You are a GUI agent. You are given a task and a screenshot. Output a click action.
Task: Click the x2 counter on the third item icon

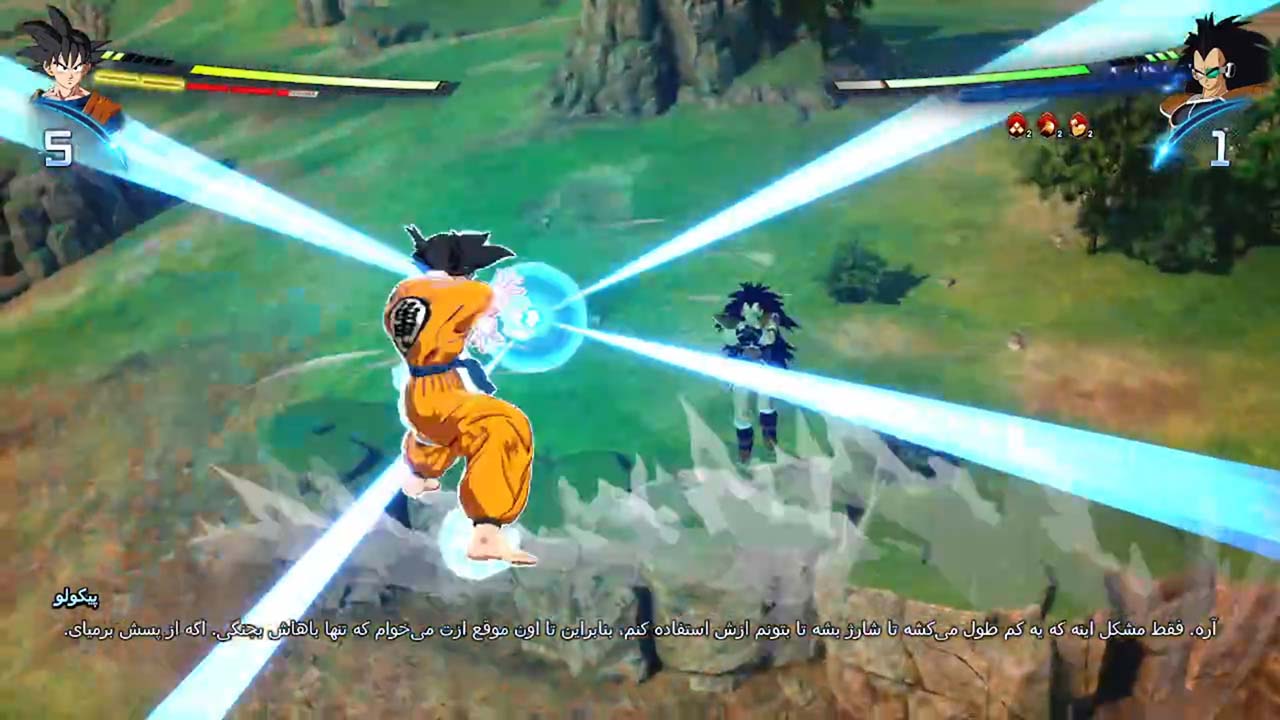tap(1090, 133)
